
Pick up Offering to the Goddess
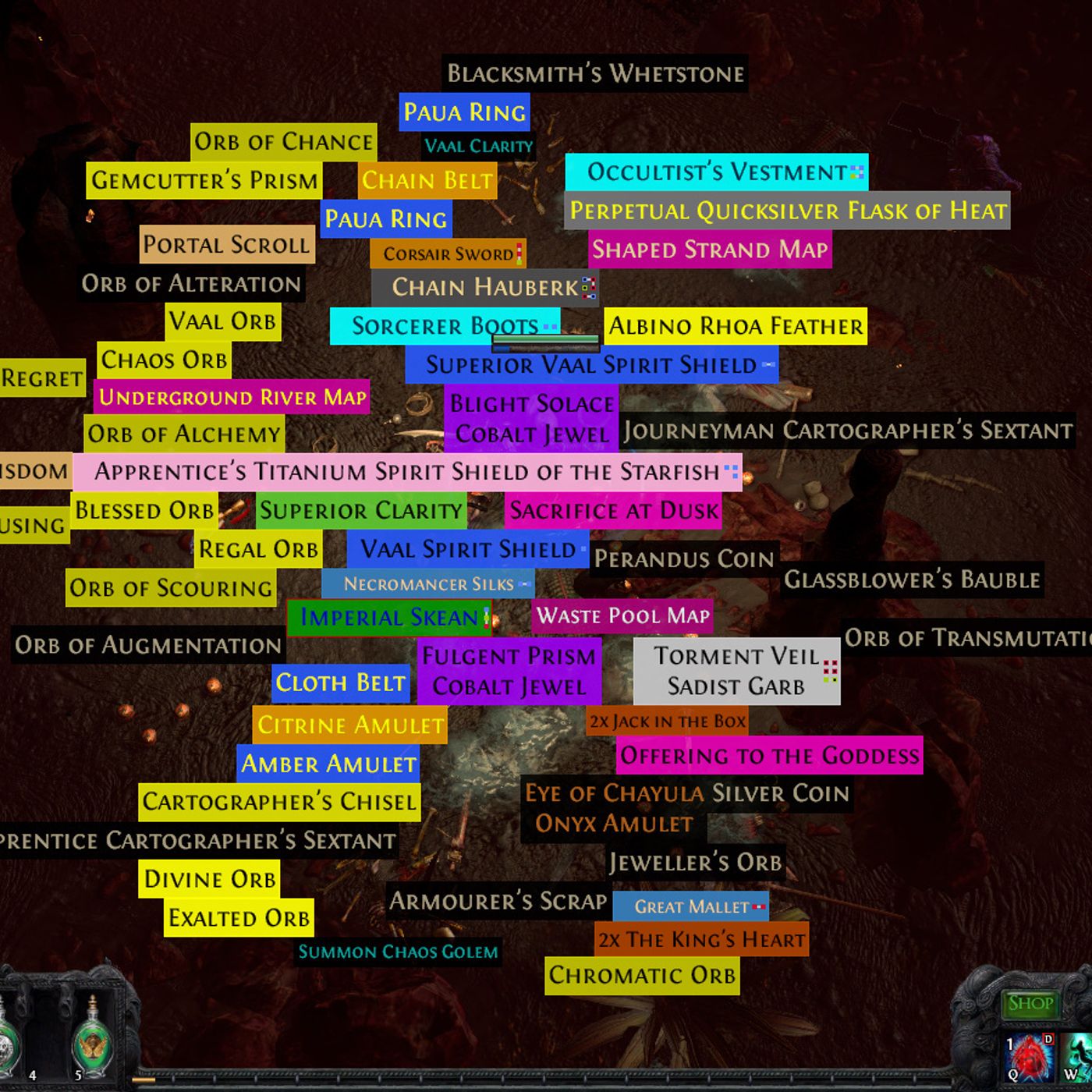point(769,755)
